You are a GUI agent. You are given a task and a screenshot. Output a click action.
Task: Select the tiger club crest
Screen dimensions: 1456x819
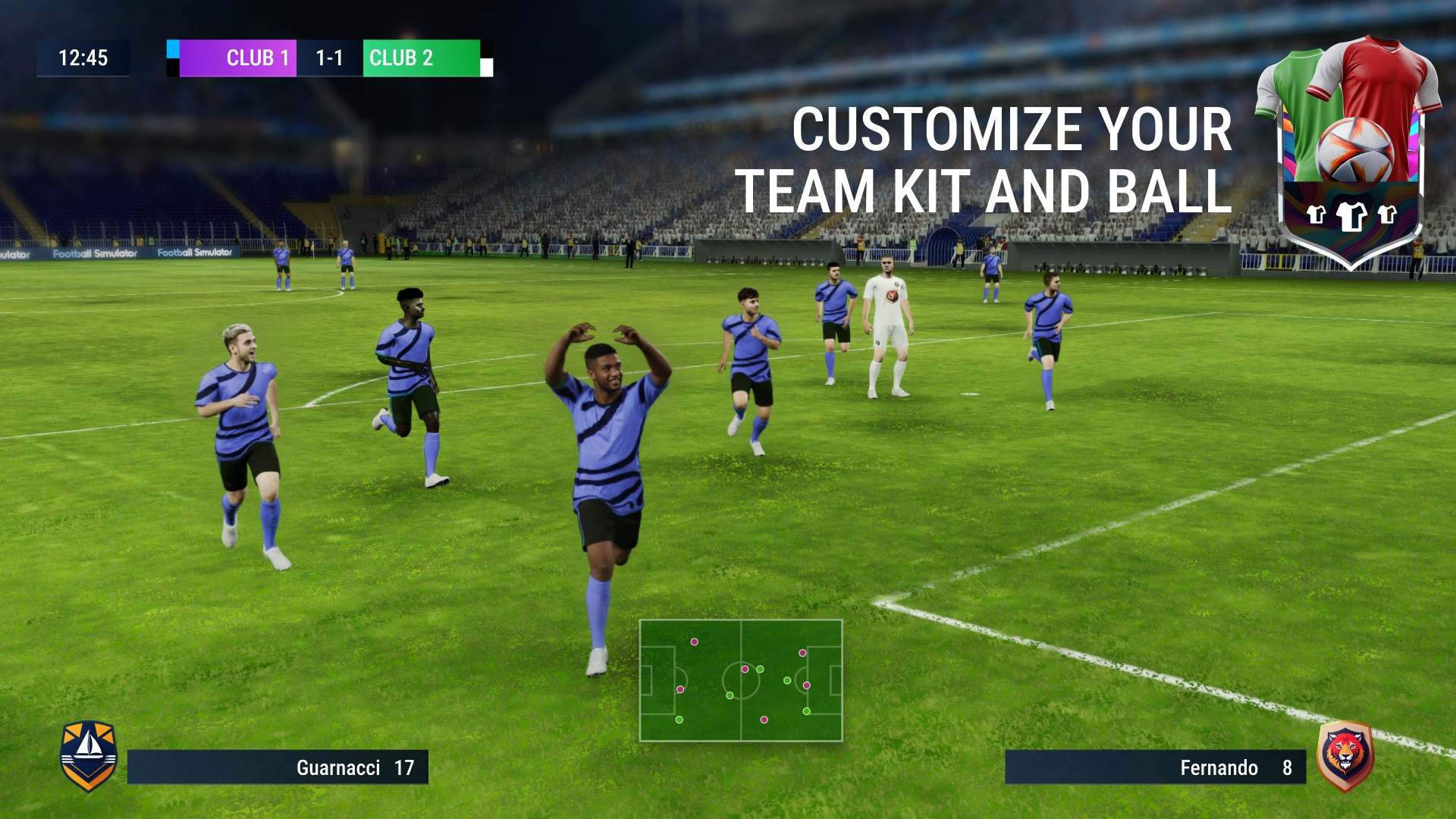coord(1345,755)
